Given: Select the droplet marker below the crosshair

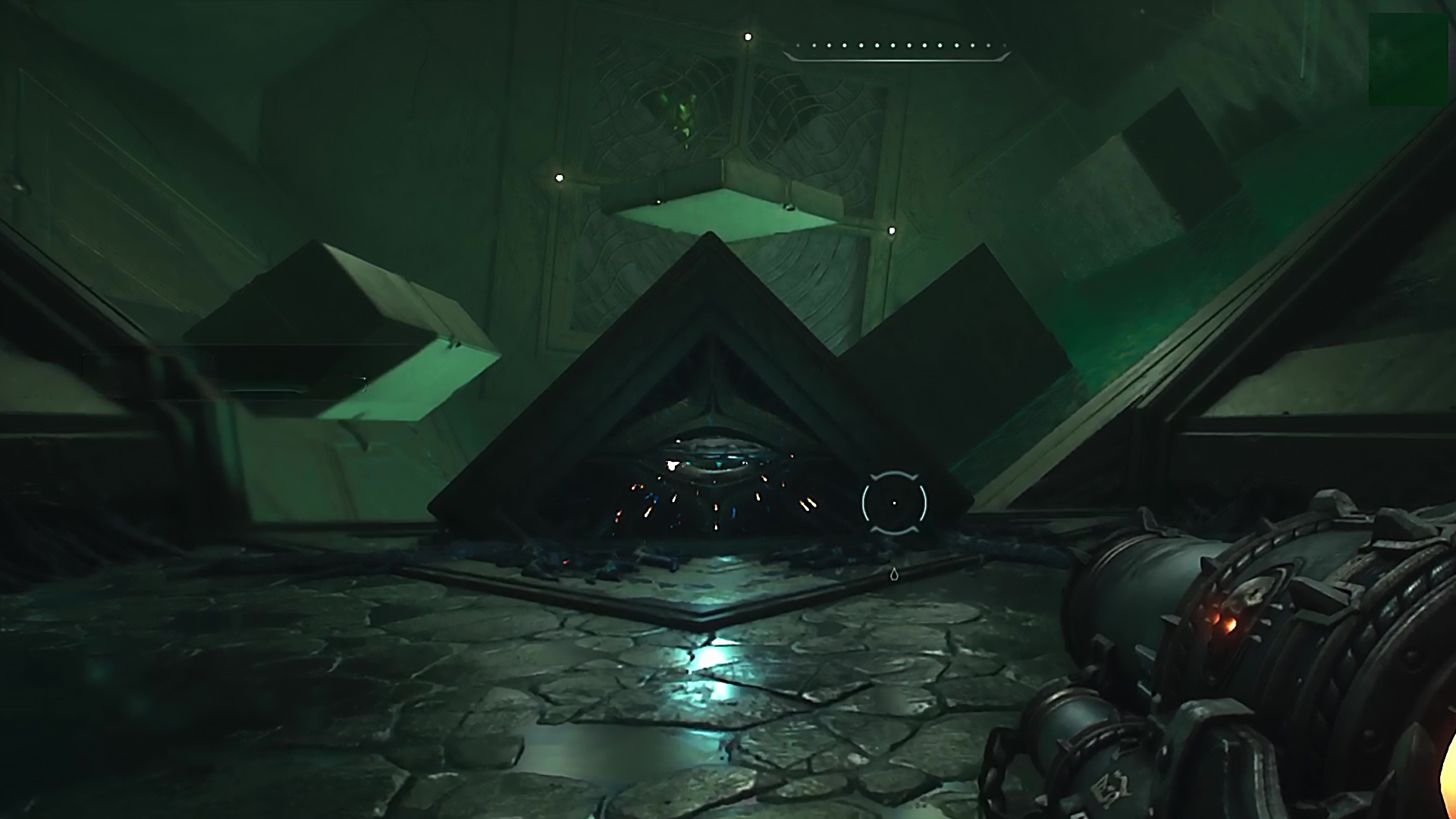Looking at the screenshot, I should [895, 575].
